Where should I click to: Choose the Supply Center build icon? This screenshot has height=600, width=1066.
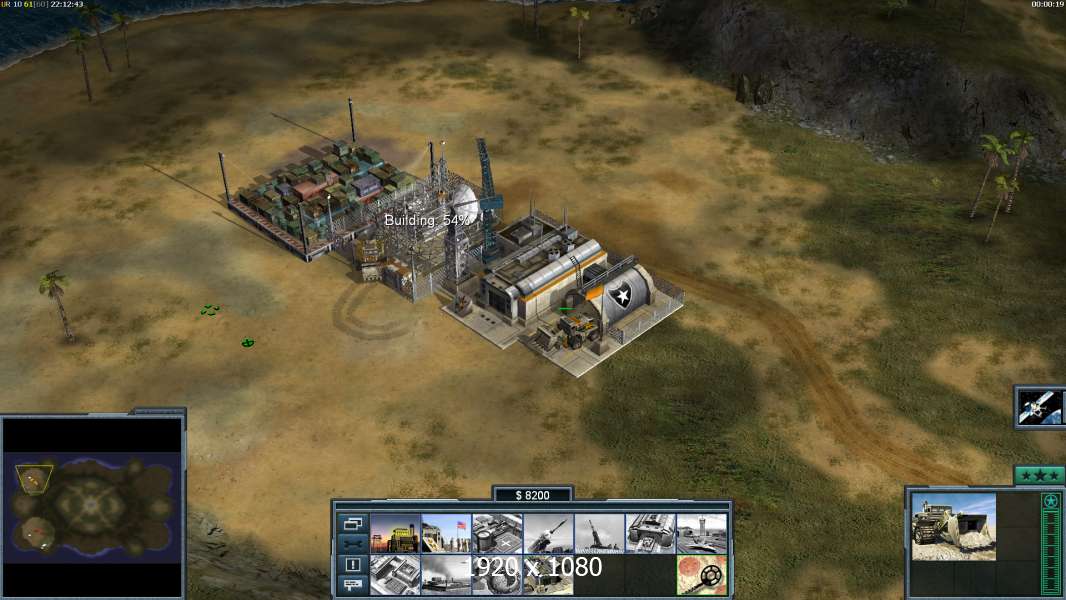[497, 534]
